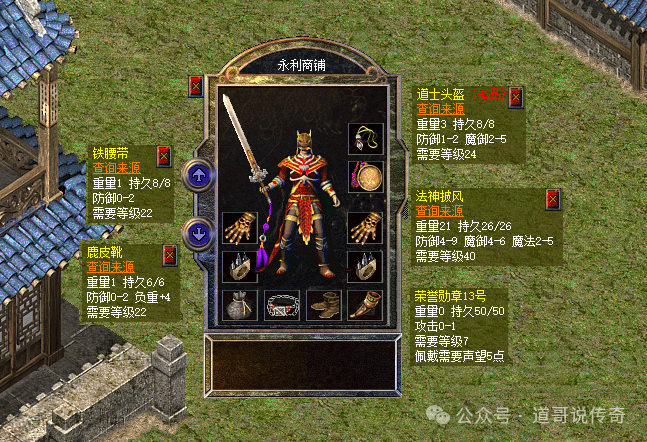Close the 永利商铺 equipment window
This screenshot has width=647, height=442.
pyautogui.click(x=196, y=86)
